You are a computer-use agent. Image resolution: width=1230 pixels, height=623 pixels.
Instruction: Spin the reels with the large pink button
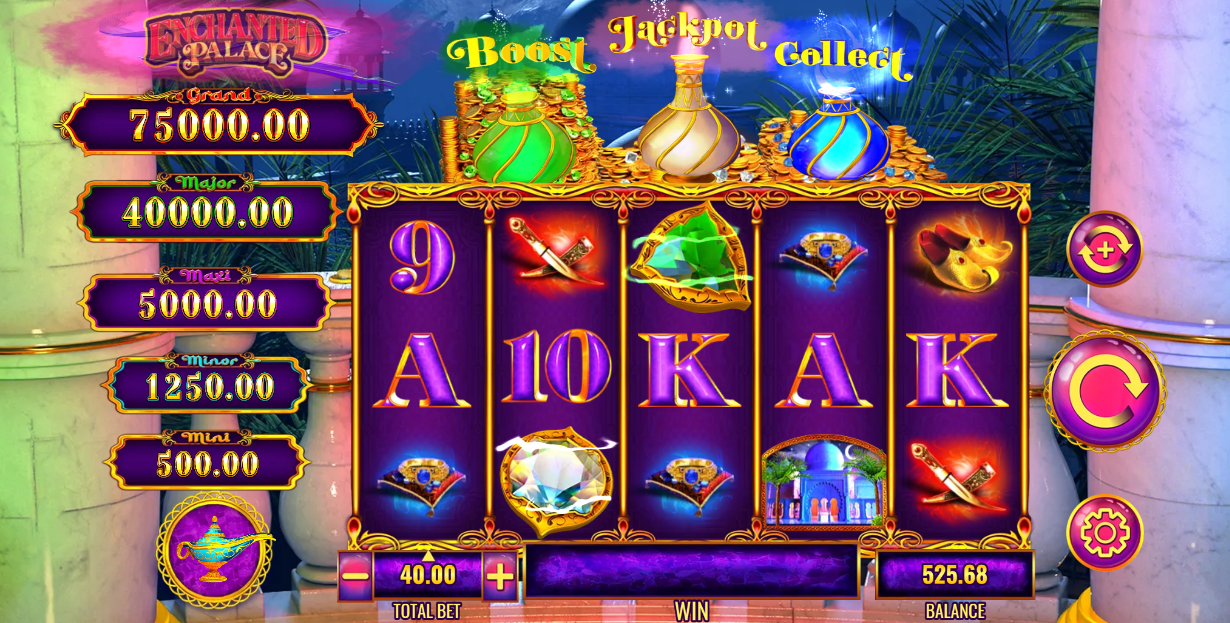1105,391
